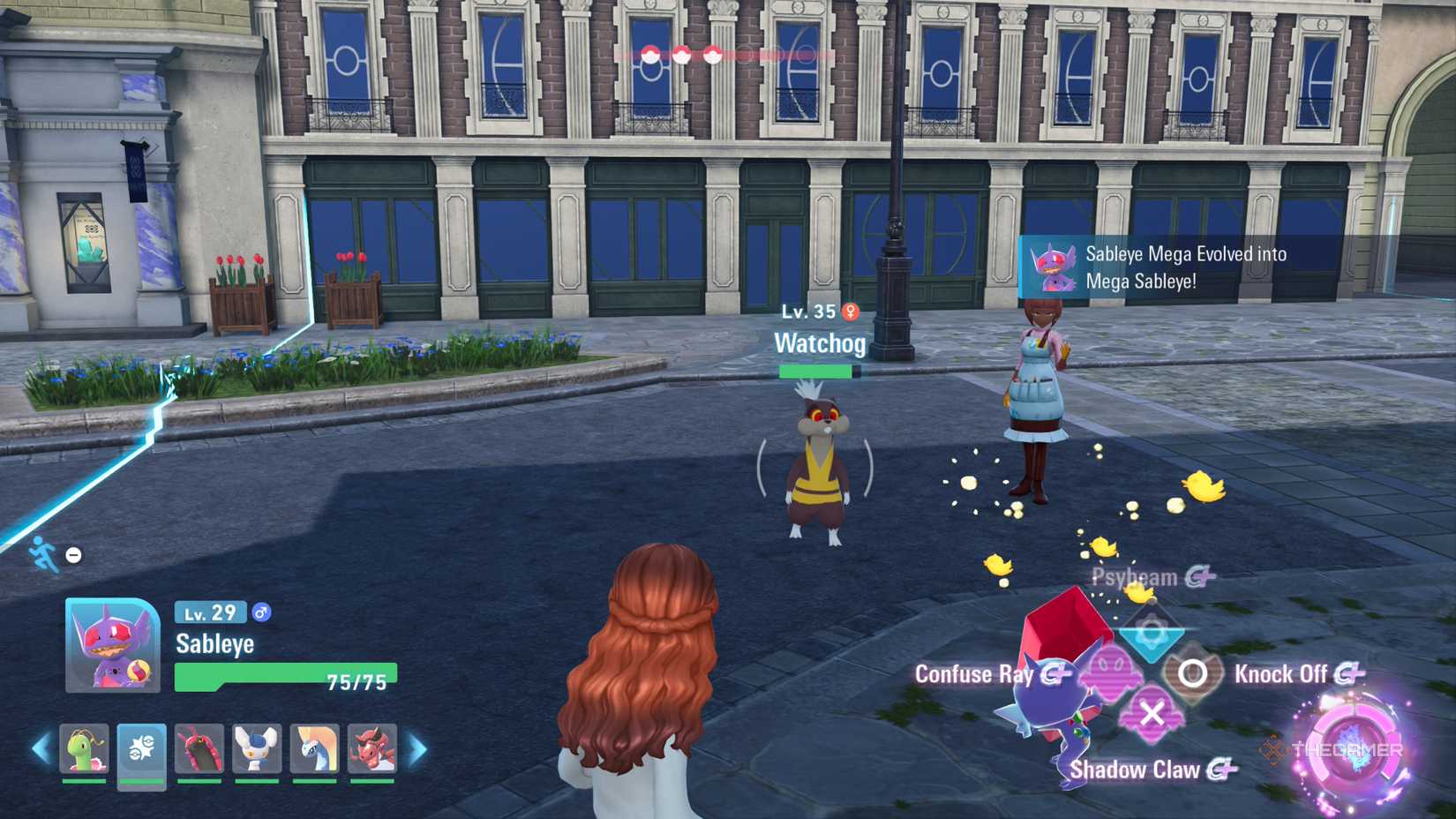Choose the Scolipede team slot
1456x819 pixels.
[x=199, y=749]
